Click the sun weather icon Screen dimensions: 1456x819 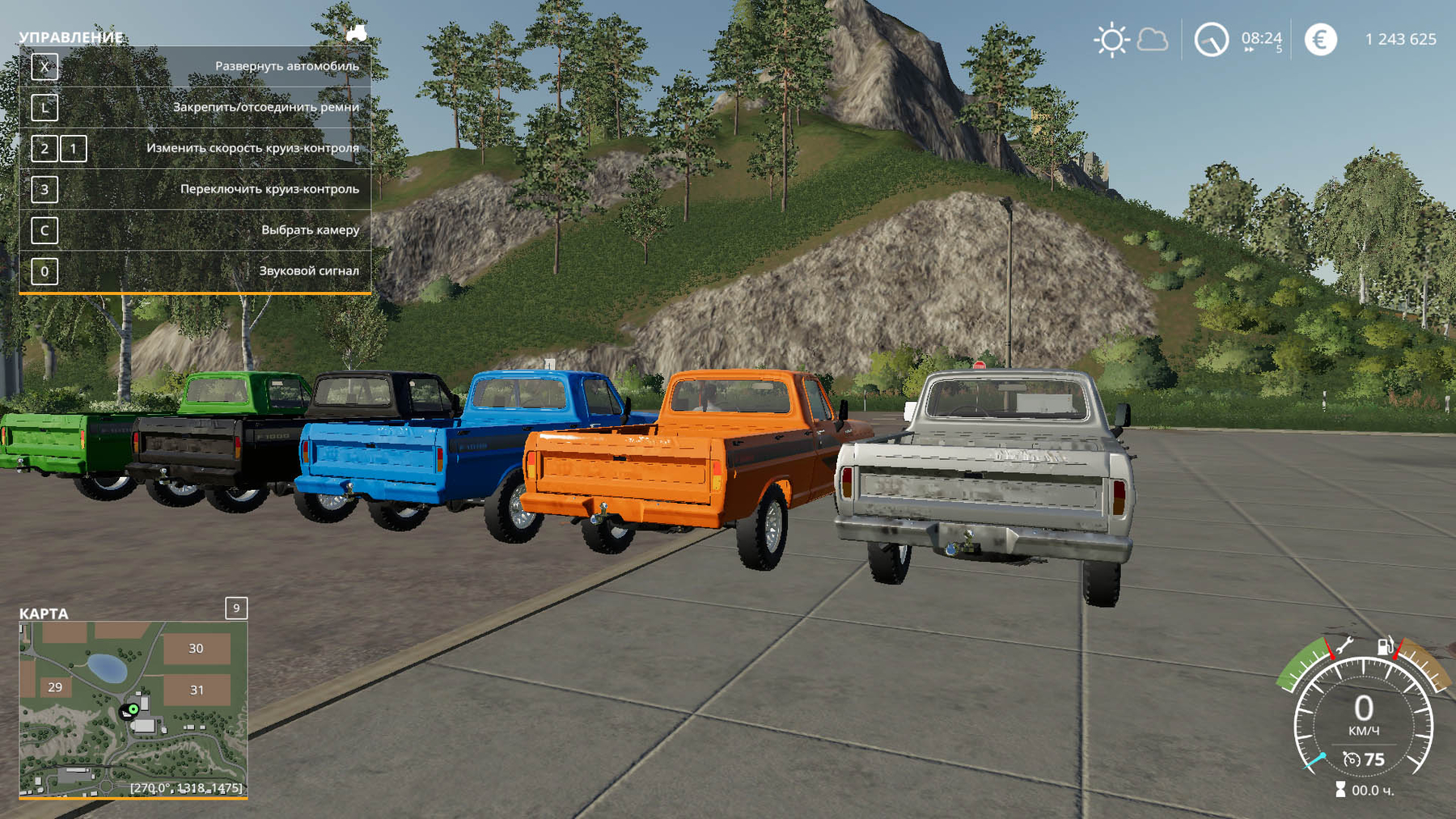[1111, 40]
